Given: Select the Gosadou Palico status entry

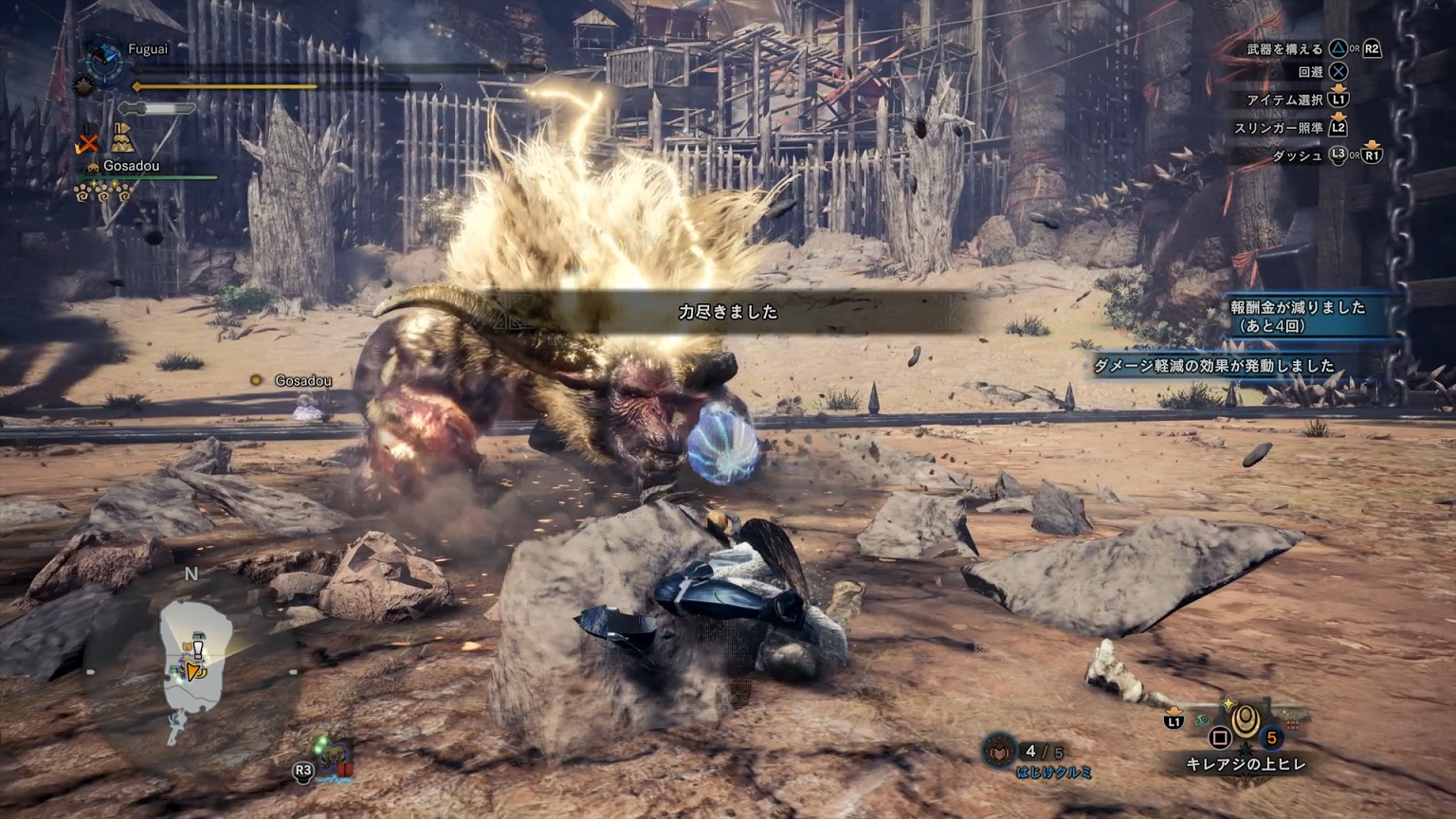Looking at the screenshot, I should pos(131,166).
